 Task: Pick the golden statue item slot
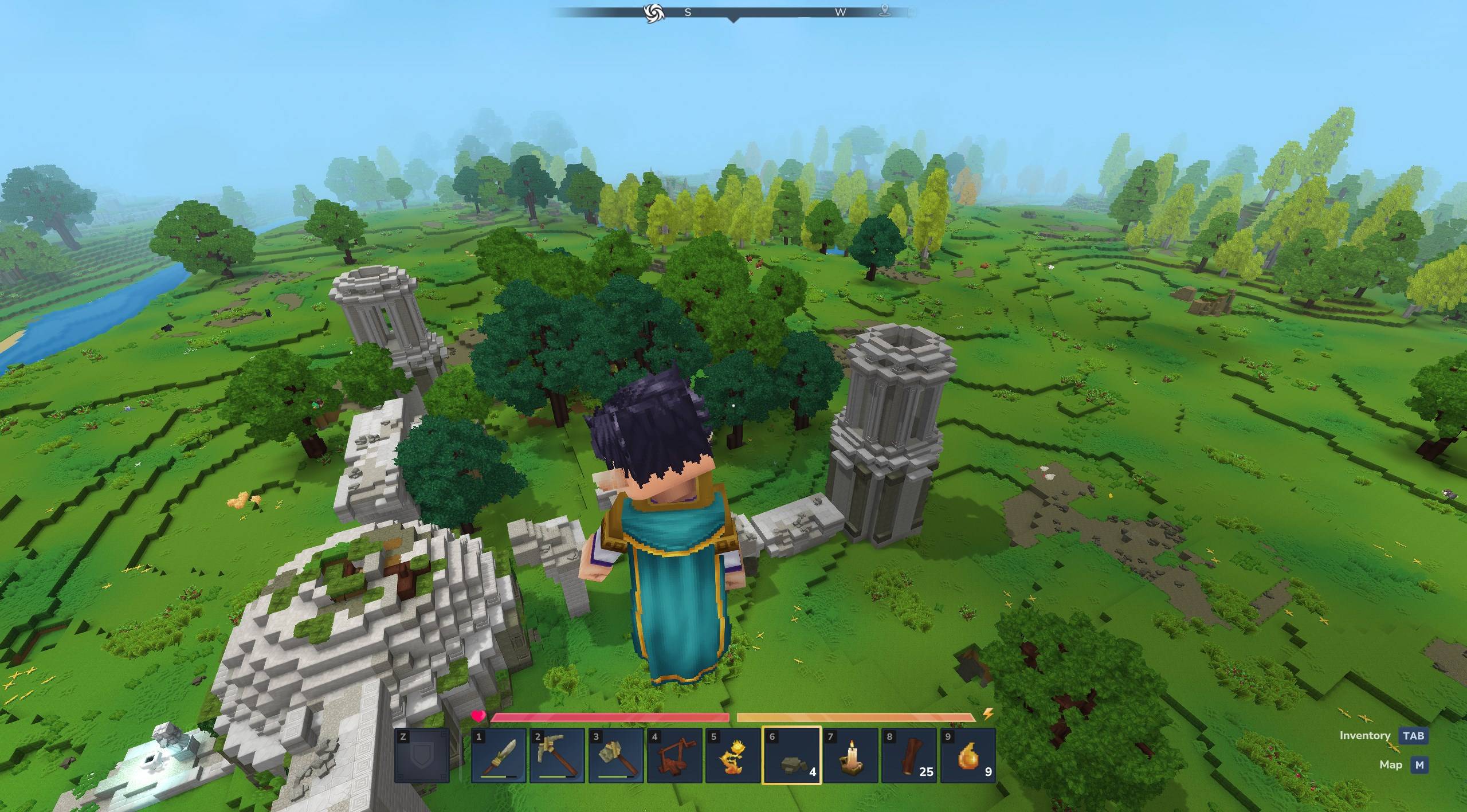[x=732, y=755]
